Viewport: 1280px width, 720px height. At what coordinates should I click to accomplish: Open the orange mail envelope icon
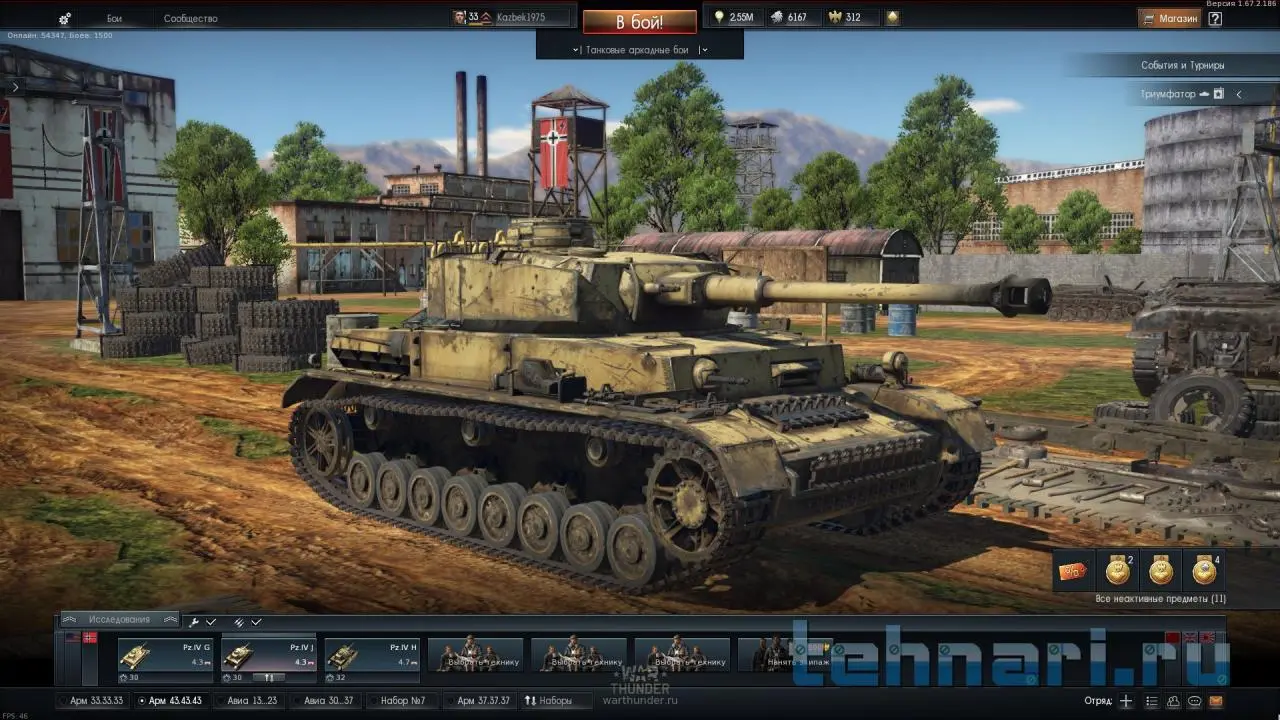[x=1217, y=701]
